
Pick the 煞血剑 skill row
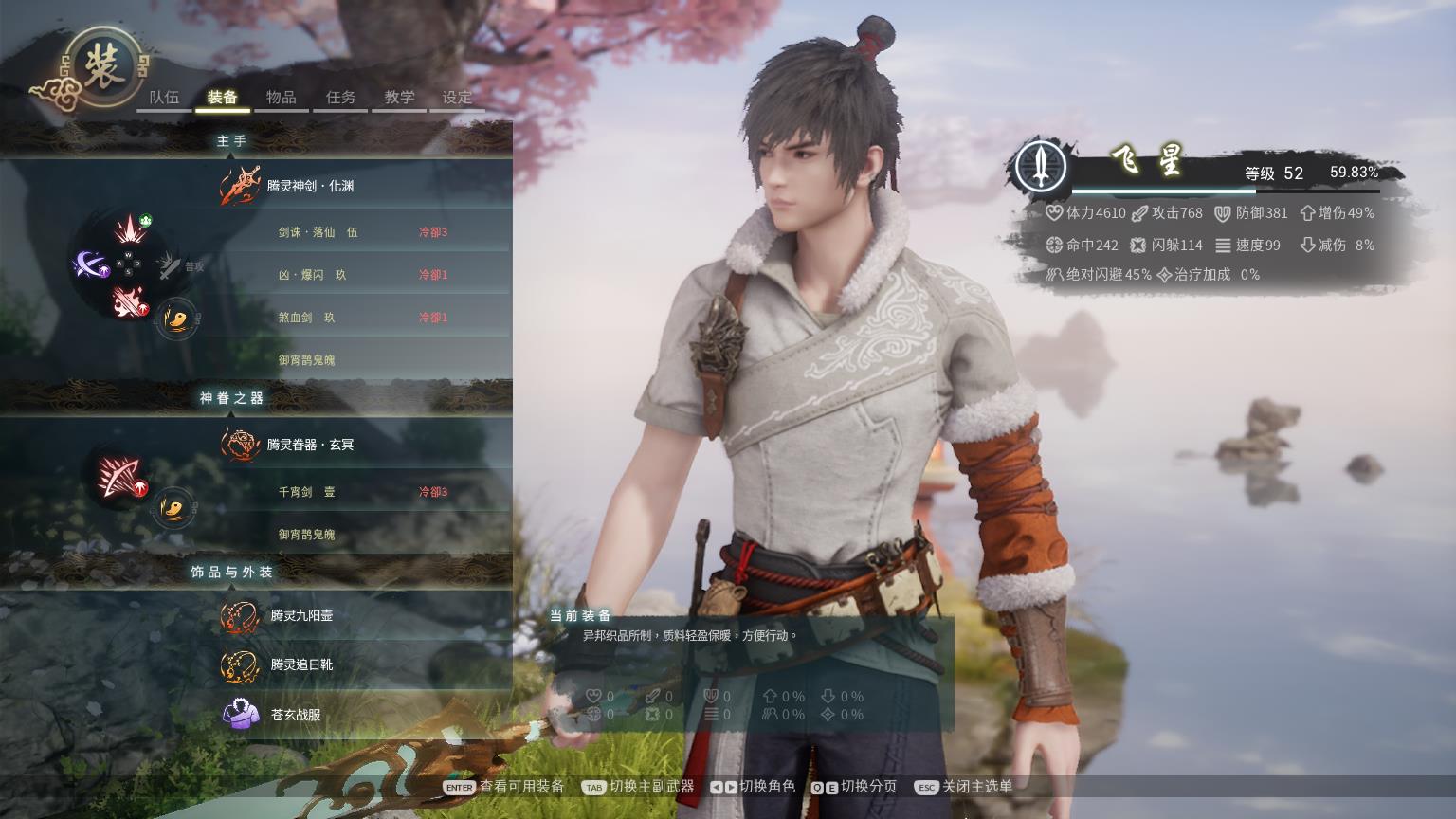pos(307,318)
